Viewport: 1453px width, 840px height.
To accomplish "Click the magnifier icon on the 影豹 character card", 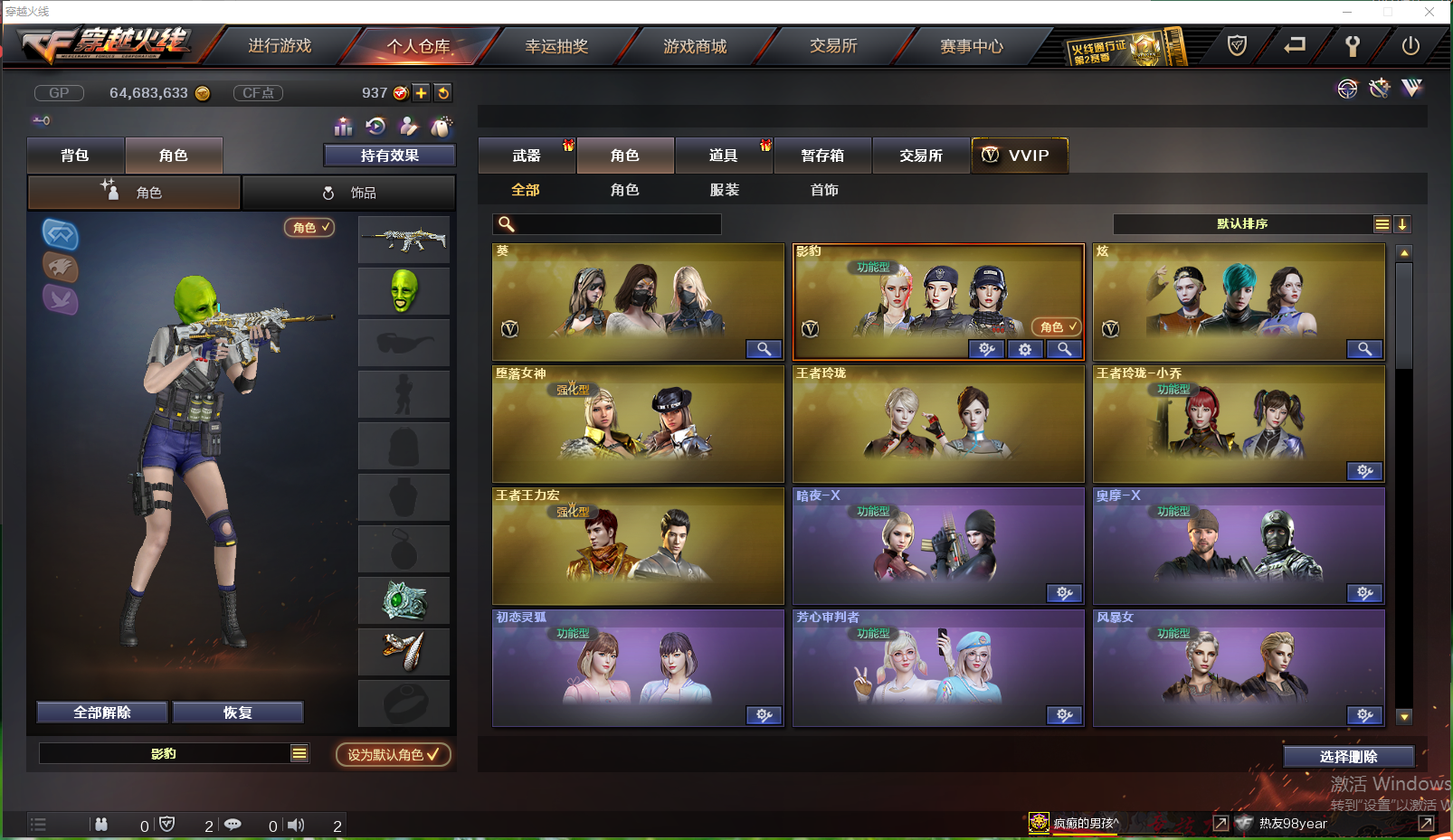I will click(1064, 350).
